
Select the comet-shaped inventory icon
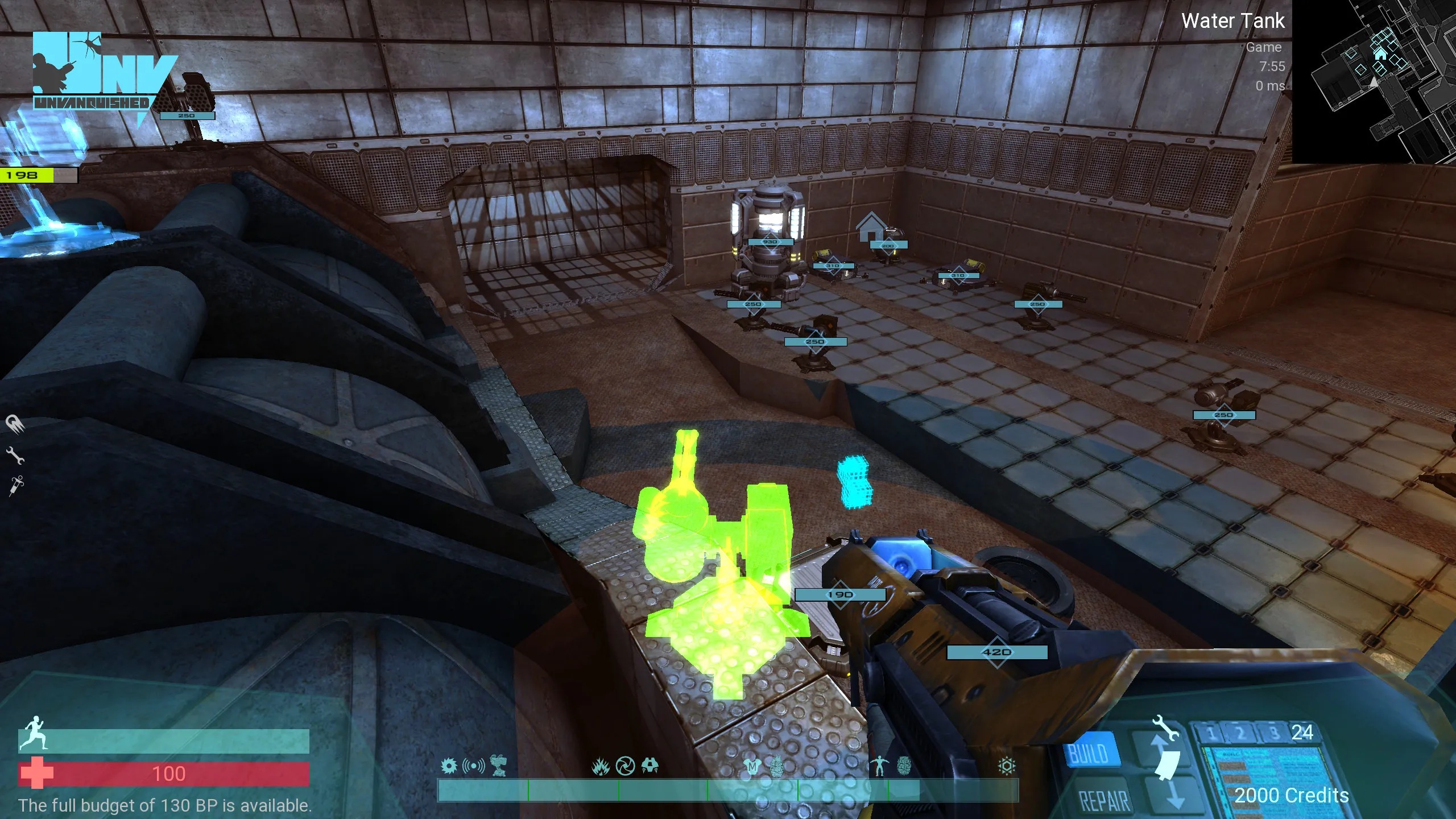[15, 423]
